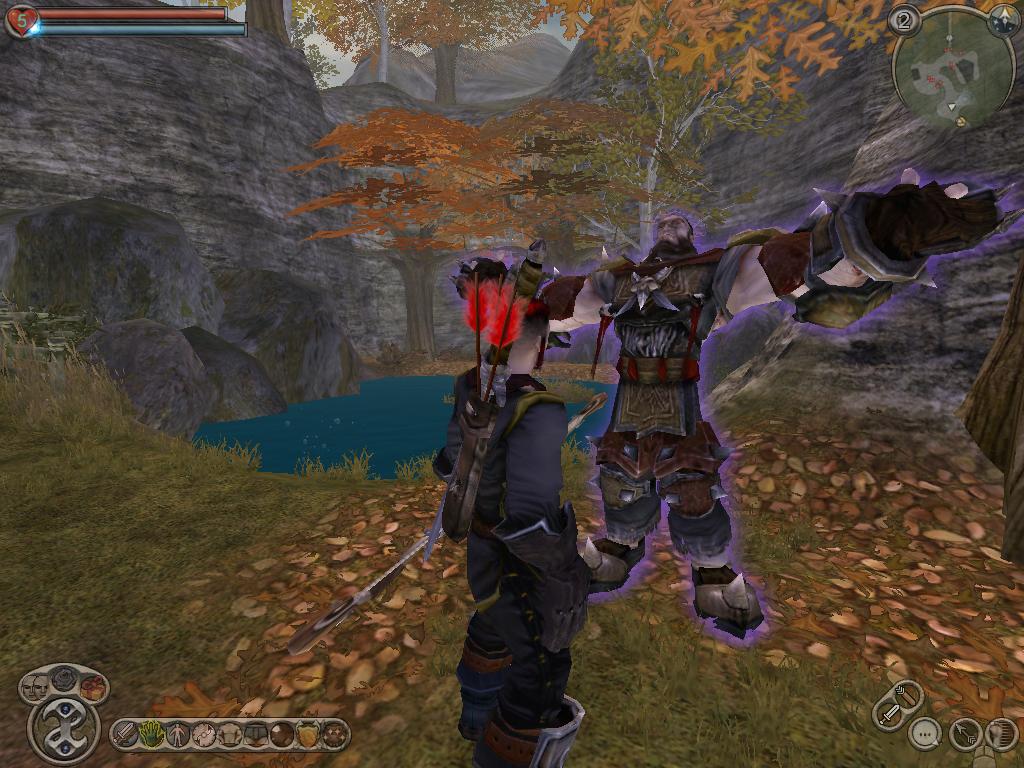Activate the arrow ranged attack icon
This screenshot has width=1024, height=768.
[x=965, y=734]
